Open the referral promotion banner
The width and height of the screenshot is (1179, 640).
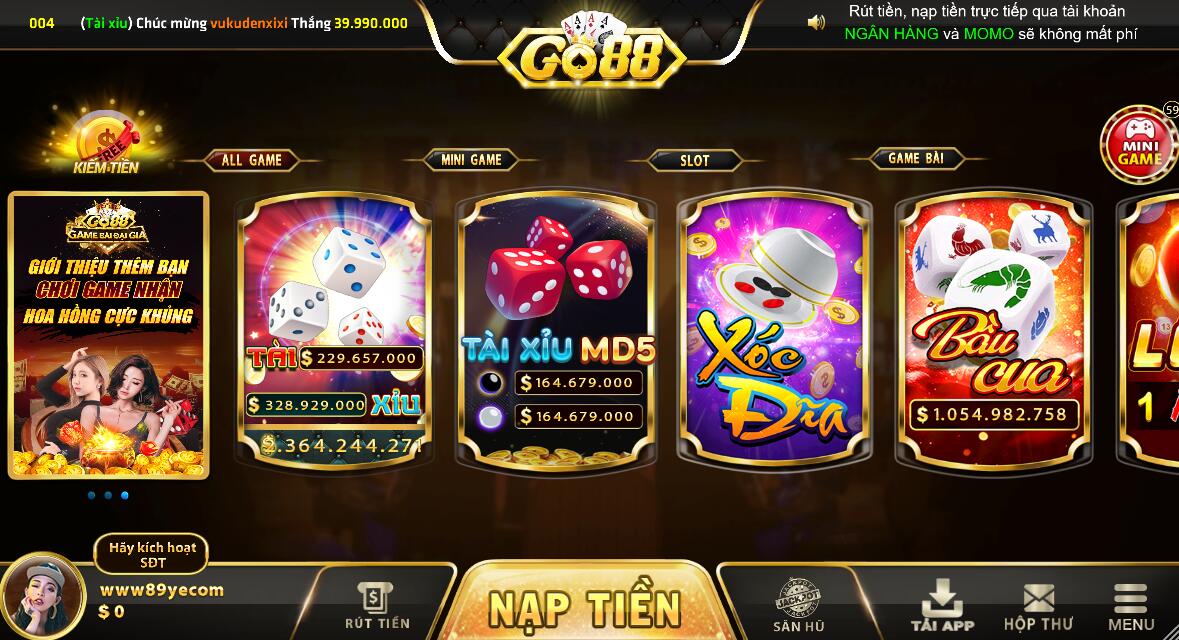pos(109,335)
